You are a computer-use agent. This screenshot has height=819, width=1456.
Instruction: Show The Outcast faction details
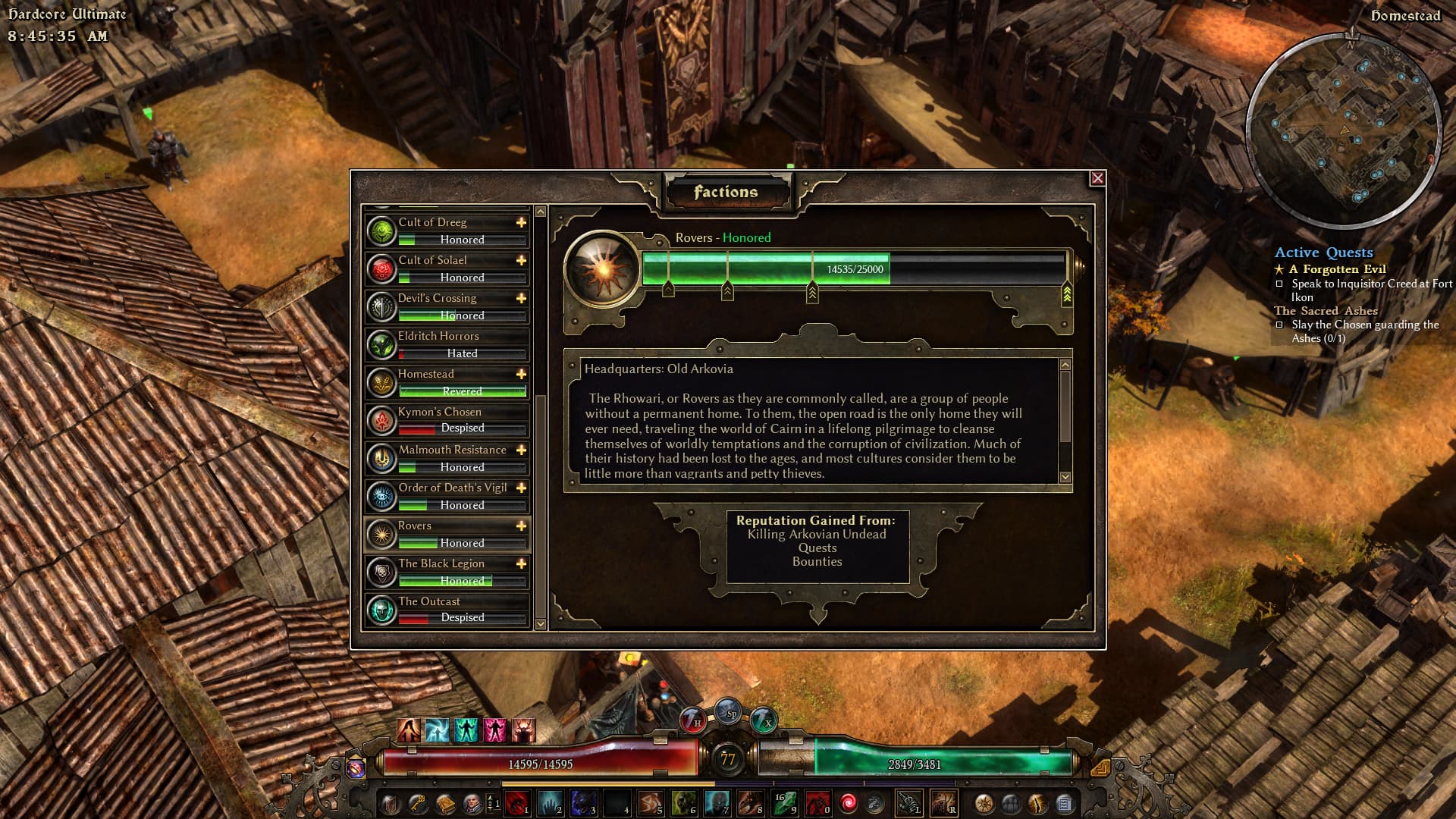pos(447,610)
